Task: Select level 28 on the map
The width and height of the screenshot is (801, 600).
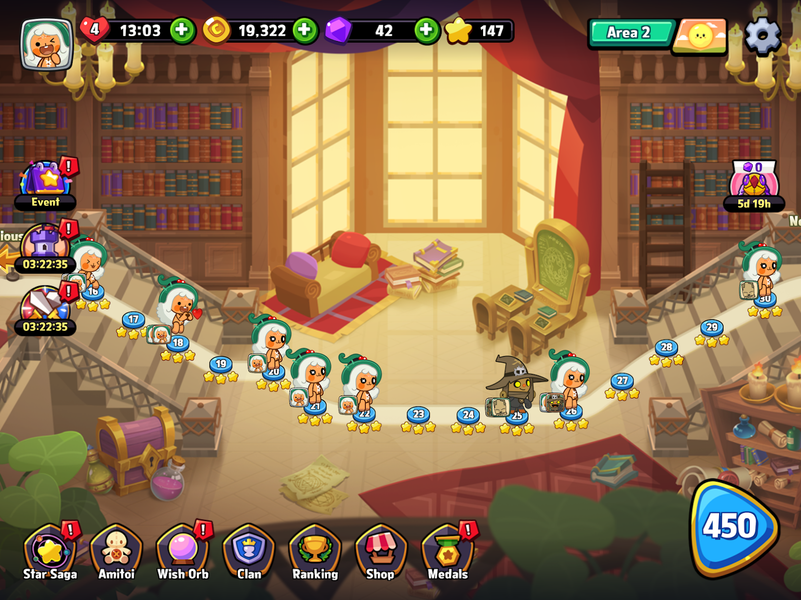Action: pos(666,348)
